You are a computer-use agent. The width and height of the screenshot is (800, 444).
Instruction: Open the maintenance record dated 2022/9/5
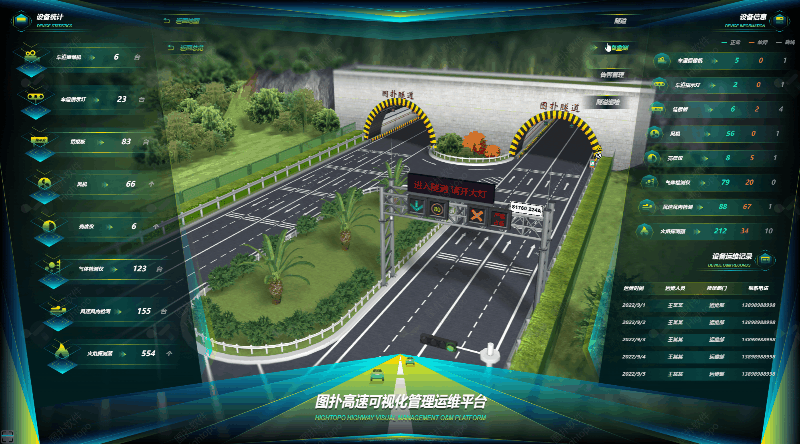(x=700, y=374)
